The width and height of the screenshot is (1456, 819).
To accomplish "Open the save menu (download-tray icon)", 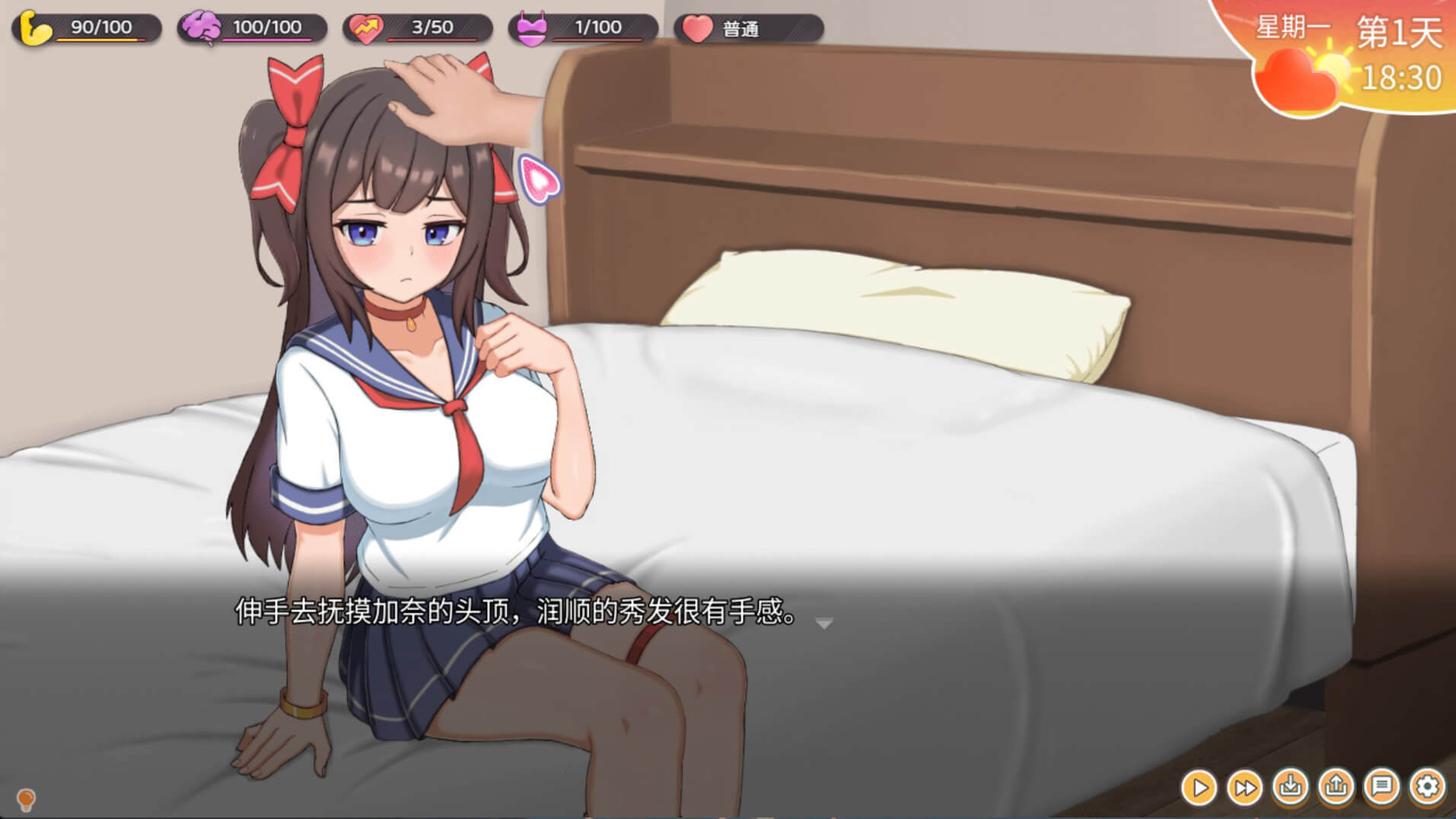I will pyautogui.click(x=1291, y=786).
